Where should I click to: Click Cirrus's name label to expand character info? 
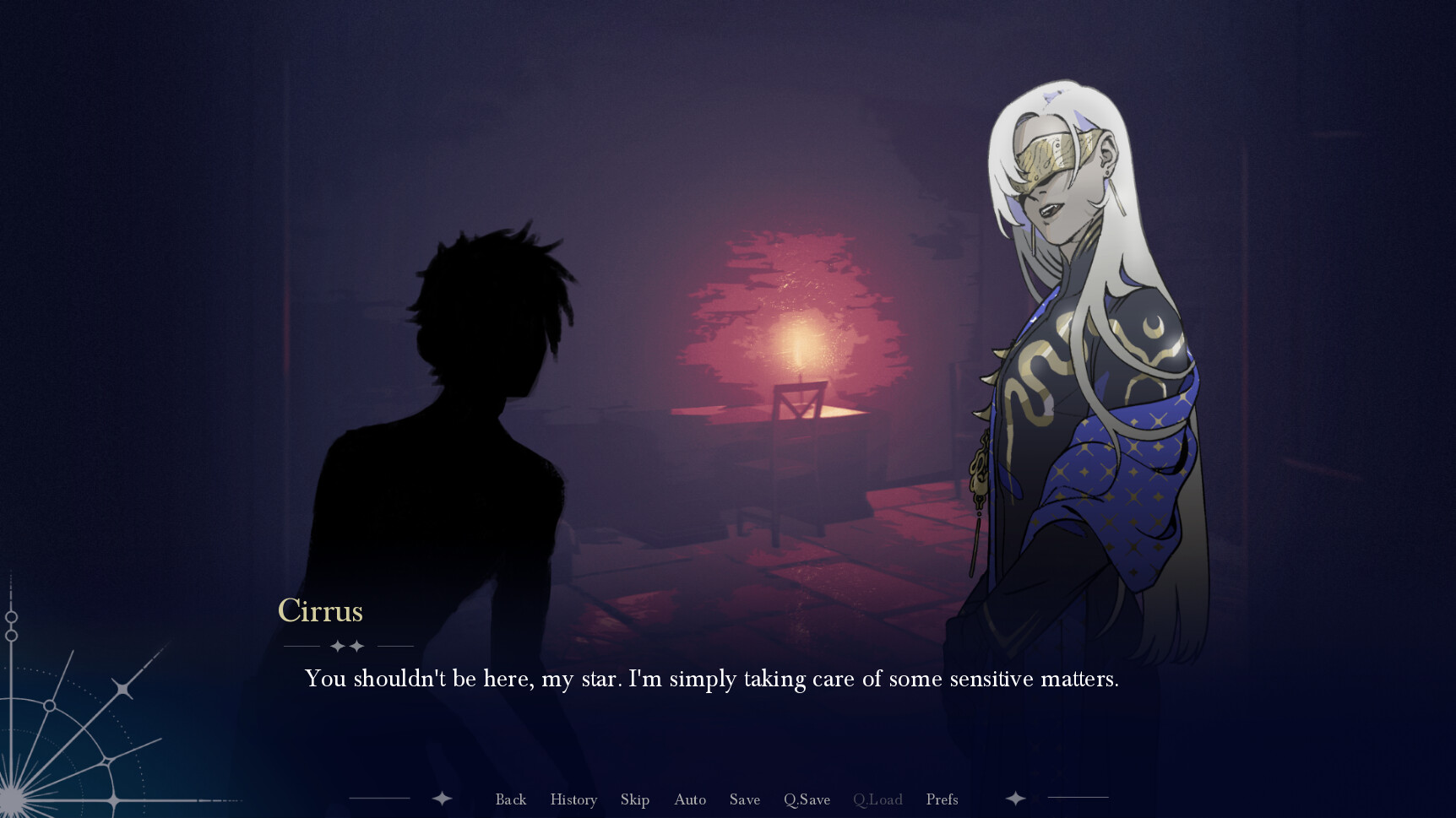321,611
